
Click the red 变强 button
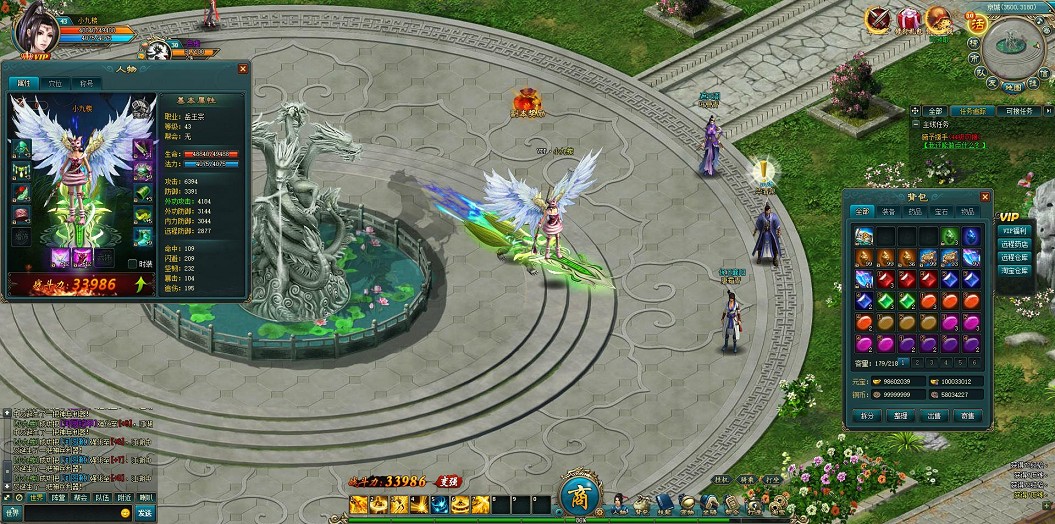[448, 482]
